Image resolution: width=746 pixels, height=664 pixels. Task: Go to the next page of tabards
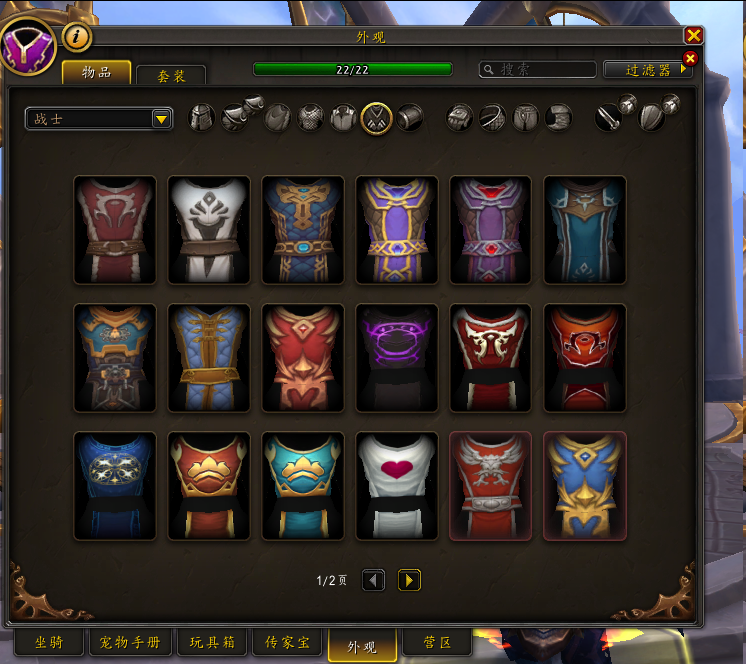coord(409,580)
